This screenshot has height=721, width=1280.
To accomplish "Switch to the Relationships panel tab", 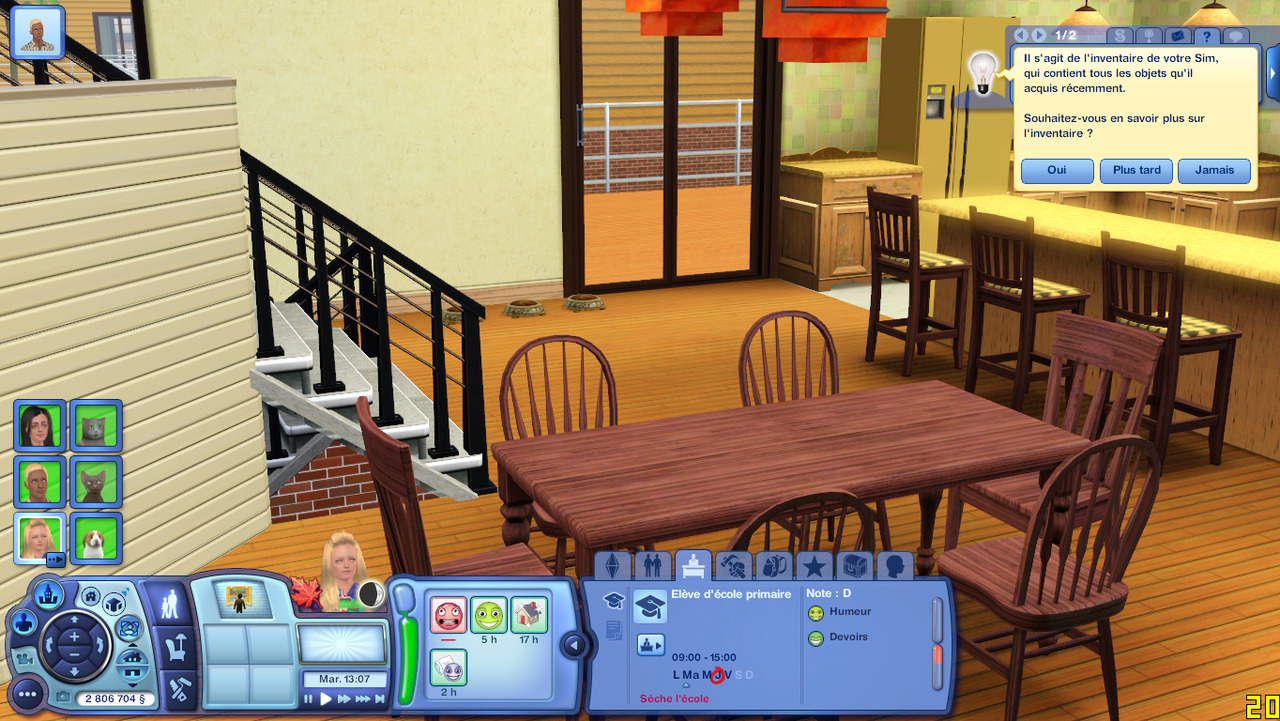I will [x=652, y=566].
